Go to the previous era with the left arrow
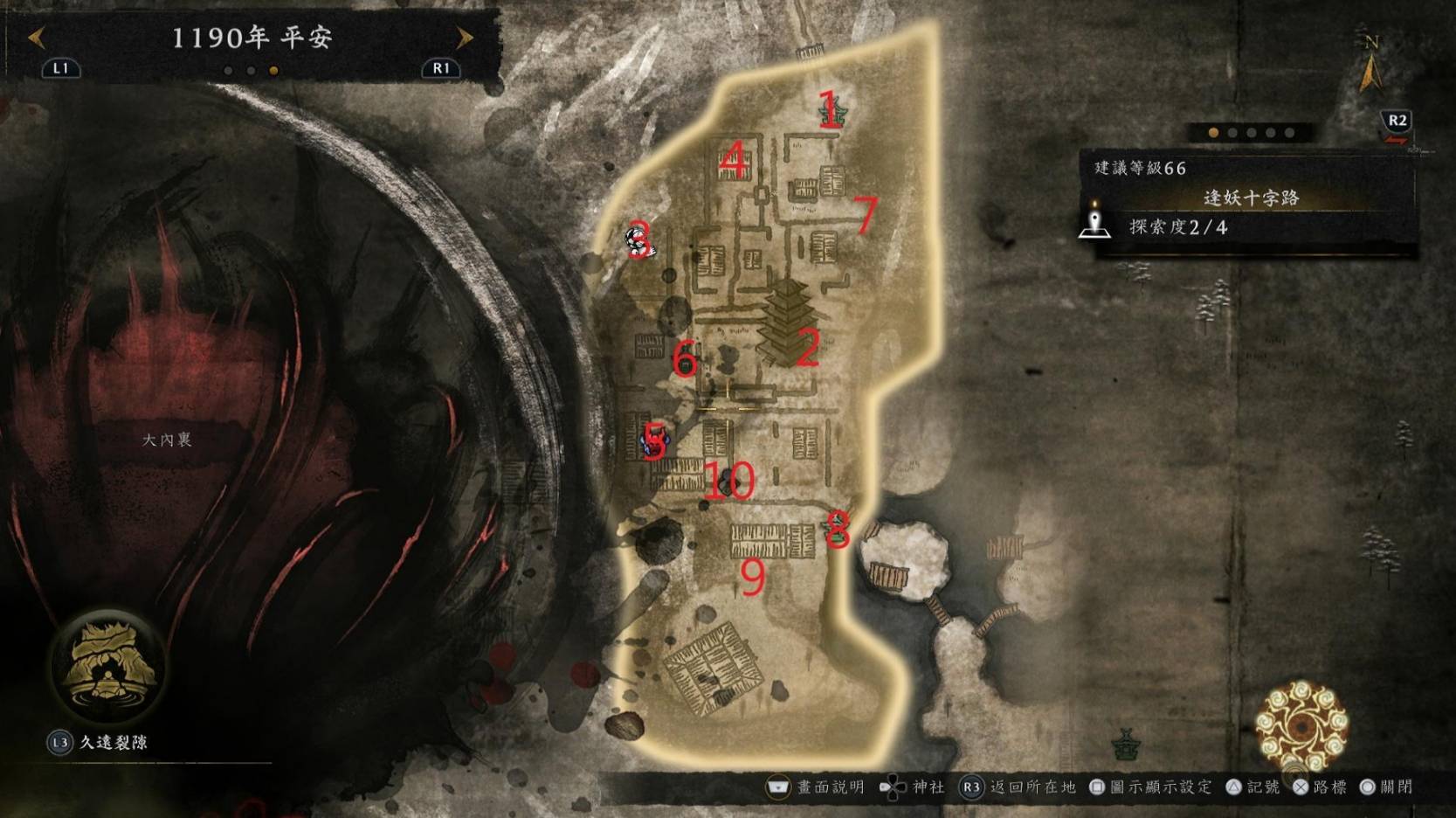 [x=37, y=38]
